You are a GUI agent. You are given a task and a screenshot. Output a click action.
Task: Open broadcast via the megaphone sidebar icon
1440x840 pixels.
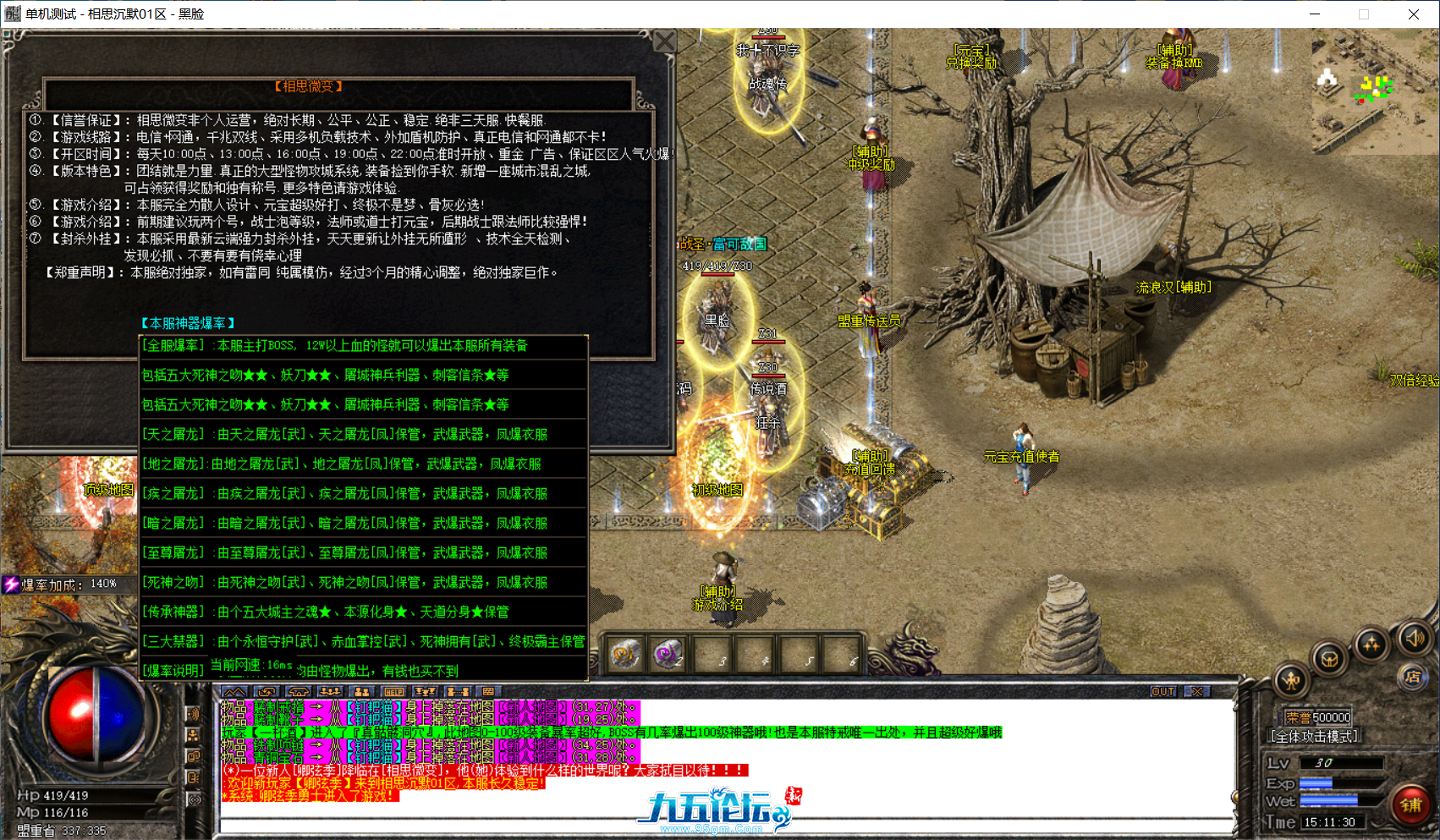193,714
